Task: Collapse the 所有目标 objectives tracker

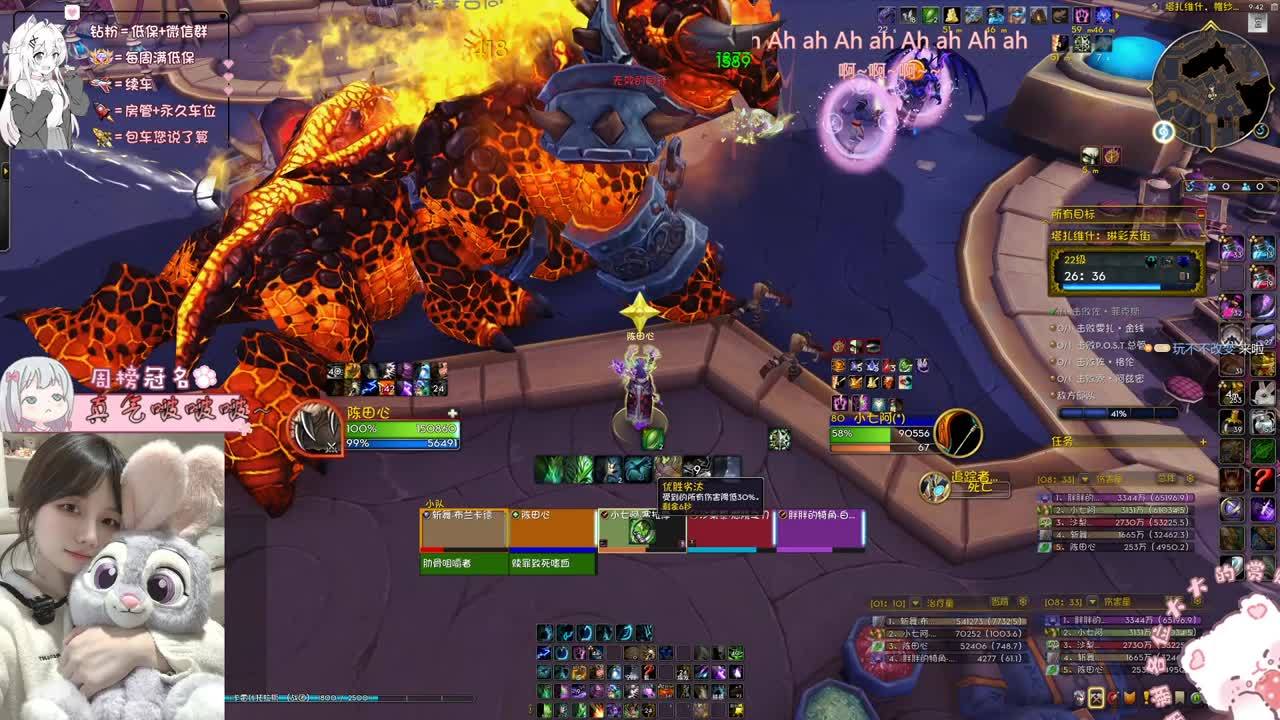Action: click(1201, 214)
